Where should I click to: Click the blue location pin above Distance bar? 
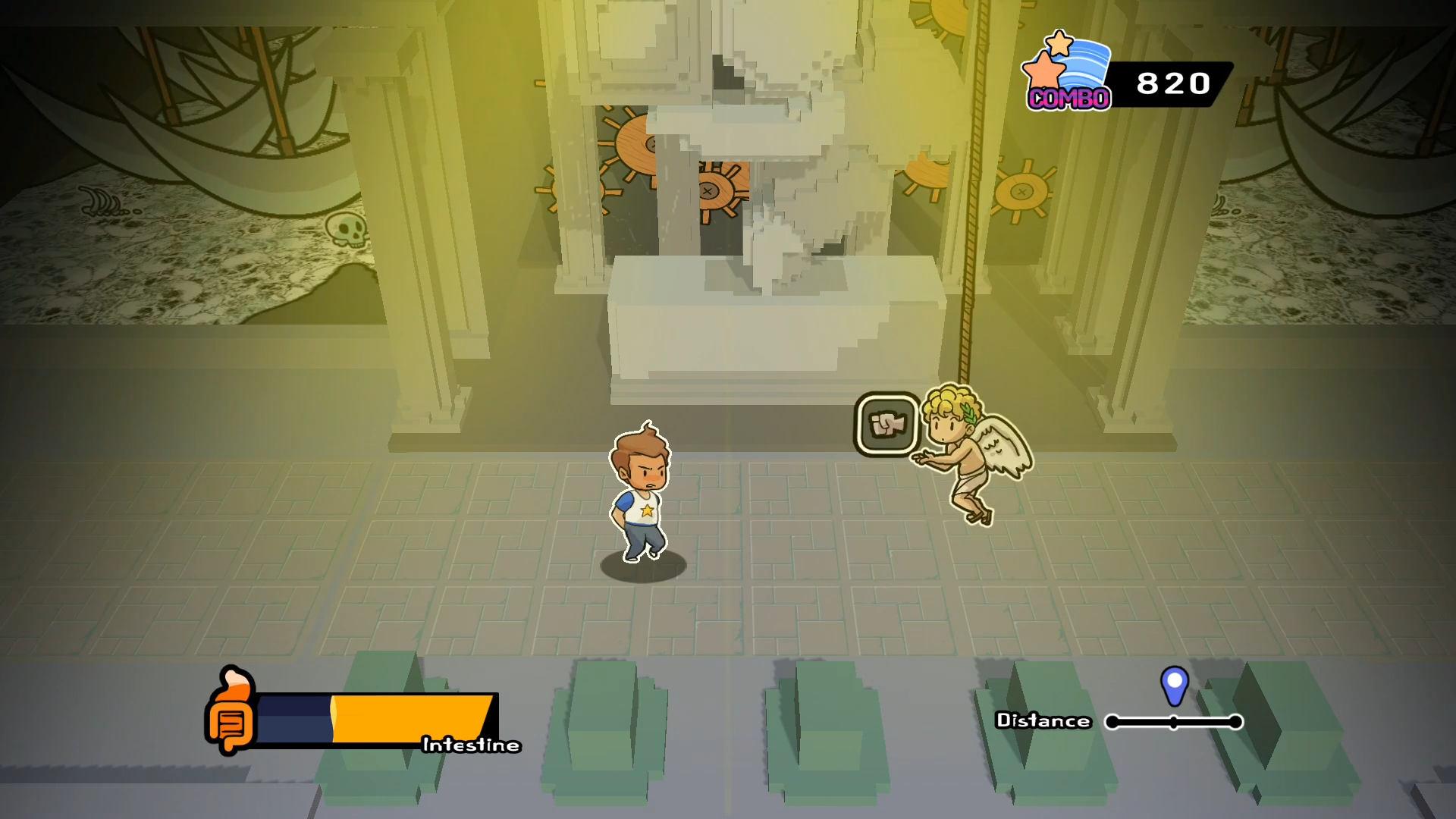1175,686
